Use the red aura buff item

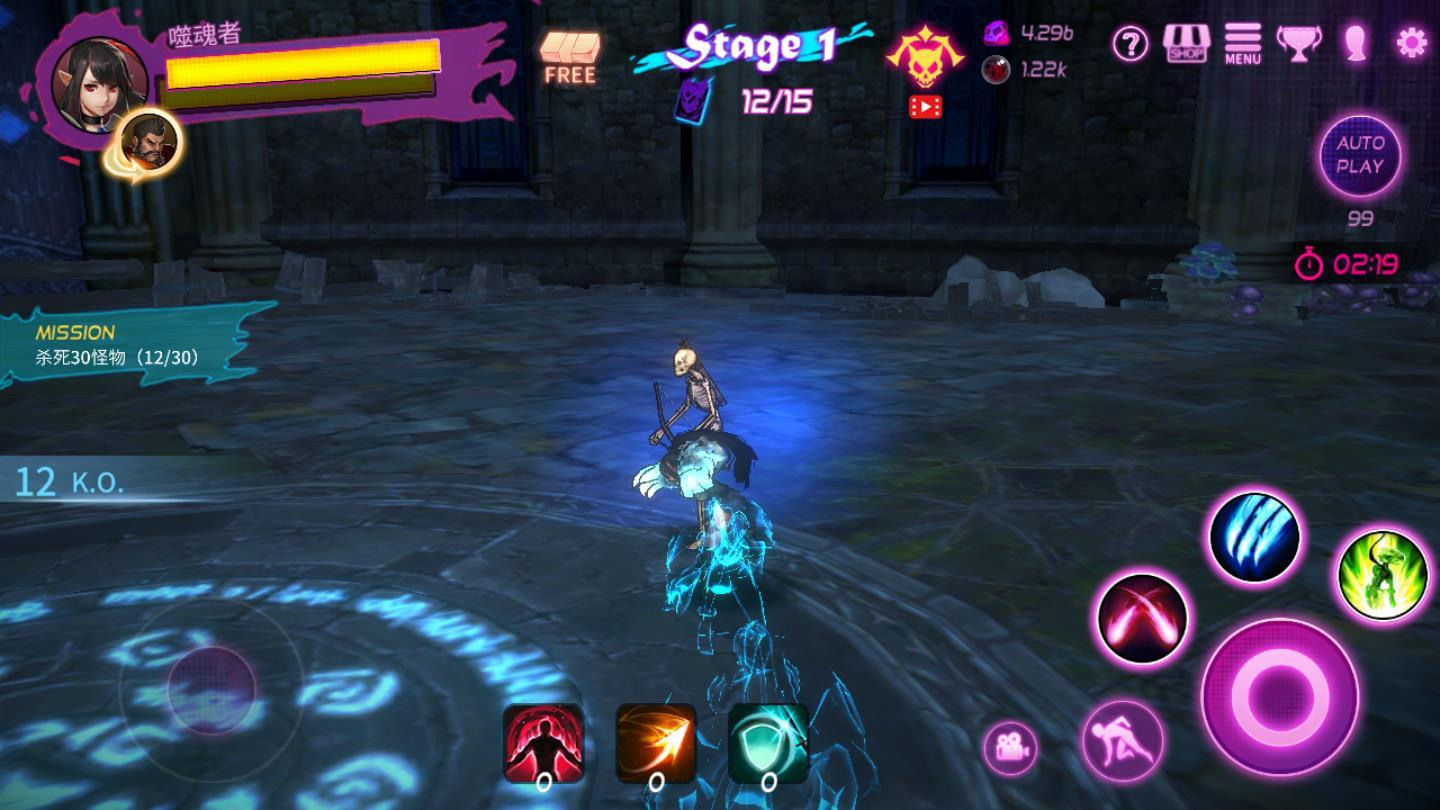coord(543,745)
